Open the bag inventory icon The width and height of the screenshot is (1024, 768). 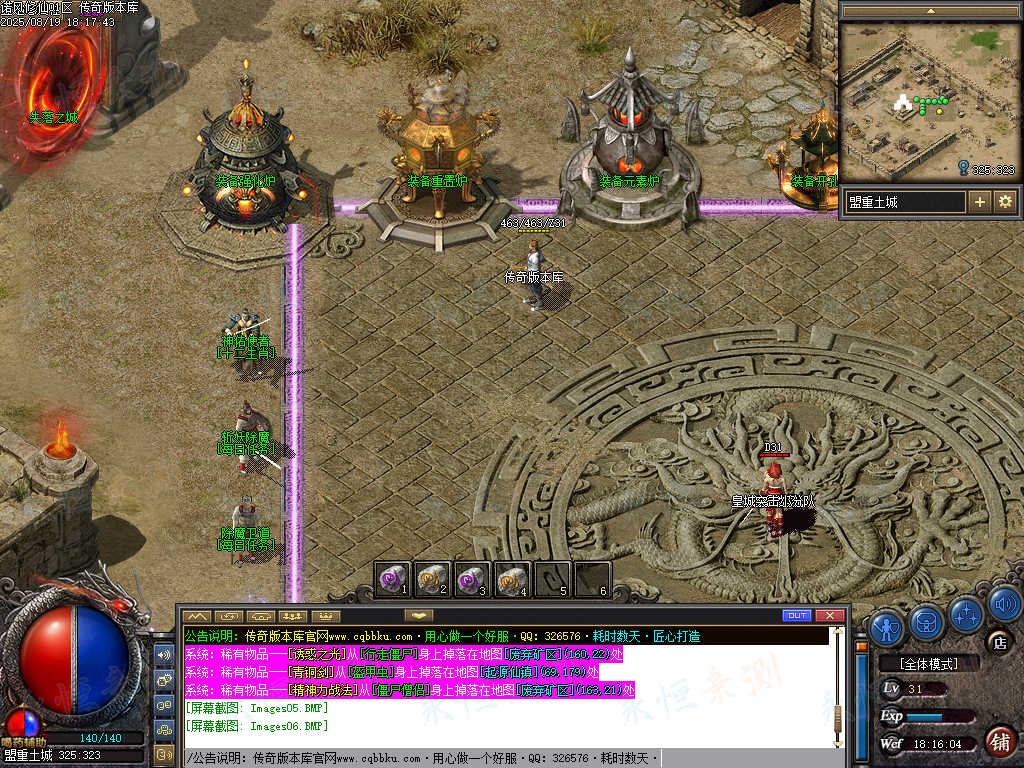pyautogui.click(x=927, y=624)
